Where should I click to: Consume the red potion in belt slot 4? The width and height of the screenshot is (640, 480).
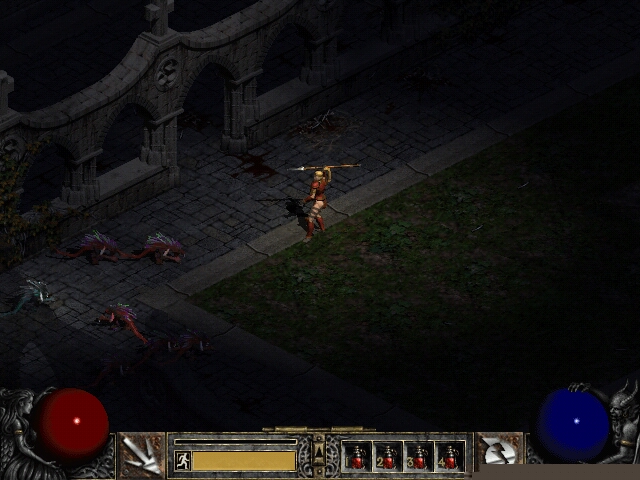coord(450,457)
